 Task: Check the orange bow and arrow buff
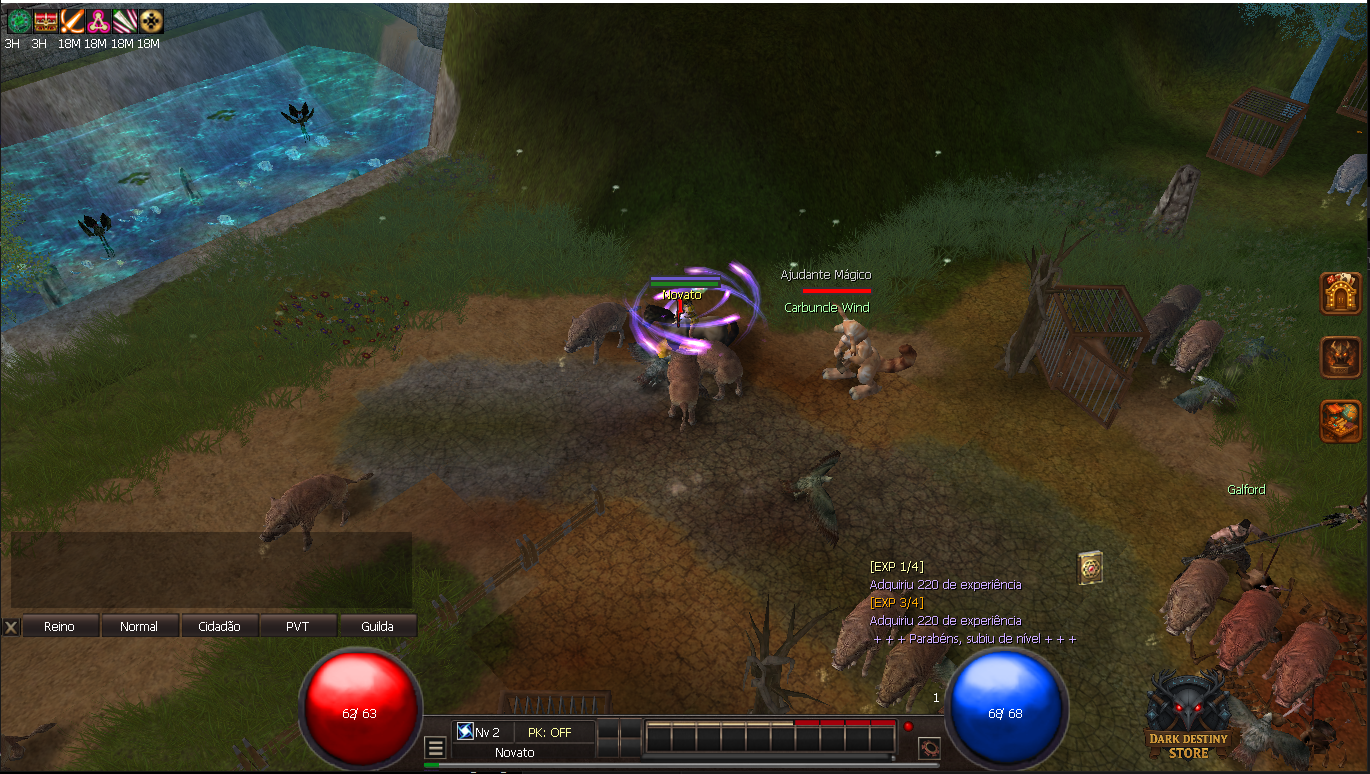[71, 21]
